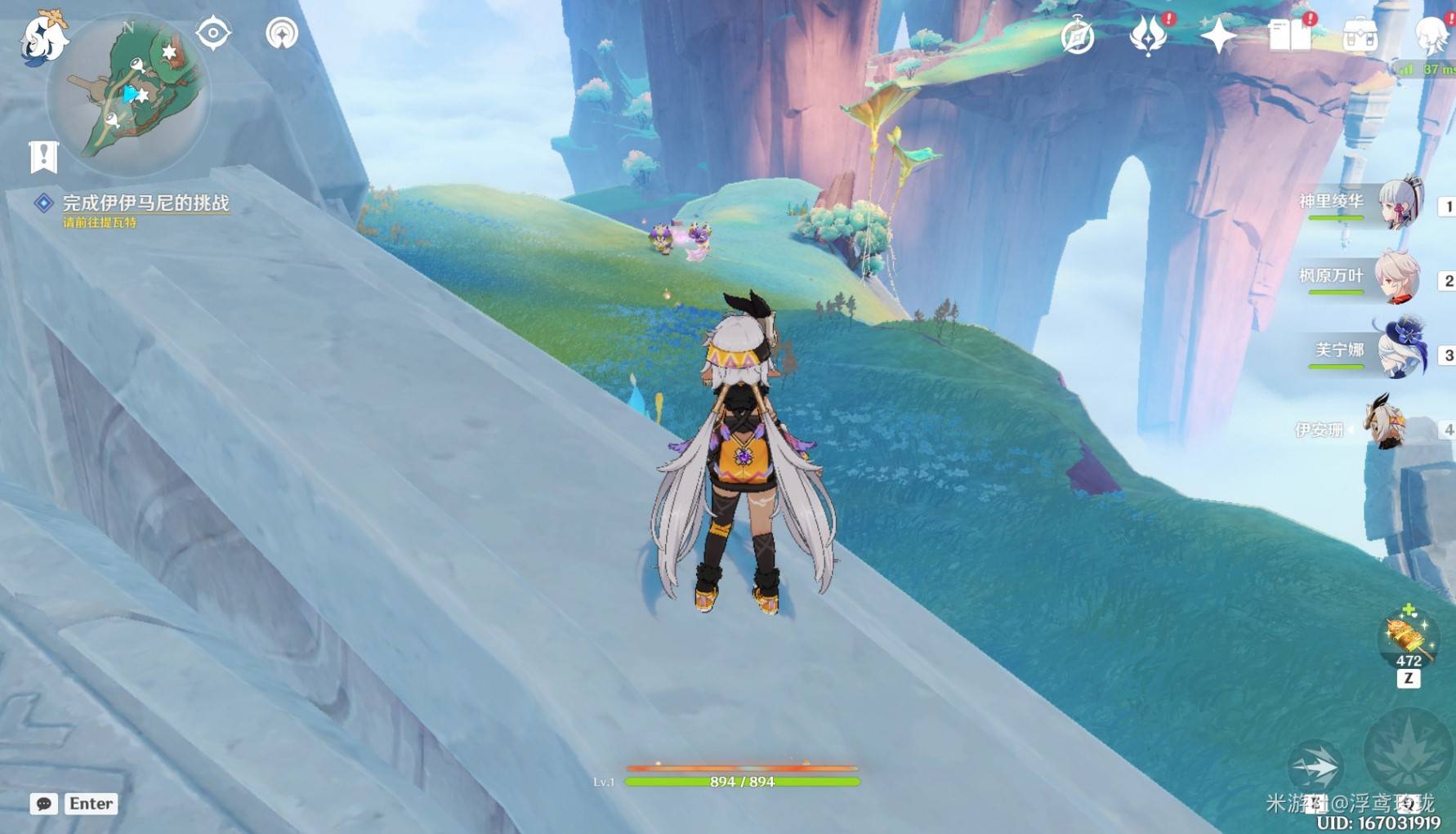Select the tracked quest 完成伊伊马尼的挑战
The height and width of the screenshot is (834, 1456).
point(145,203)
